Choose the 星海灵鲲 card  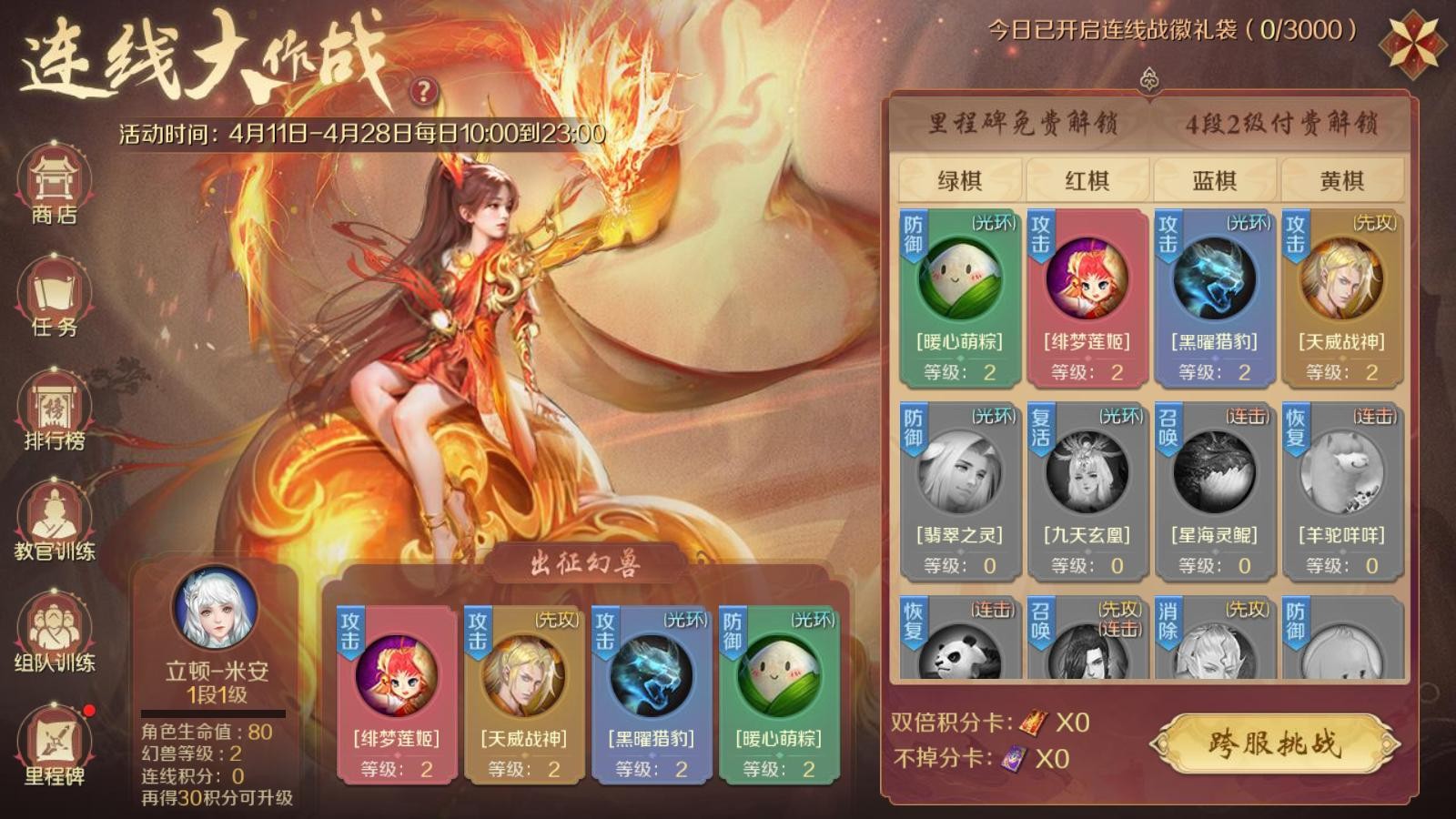pos(1214,490)
